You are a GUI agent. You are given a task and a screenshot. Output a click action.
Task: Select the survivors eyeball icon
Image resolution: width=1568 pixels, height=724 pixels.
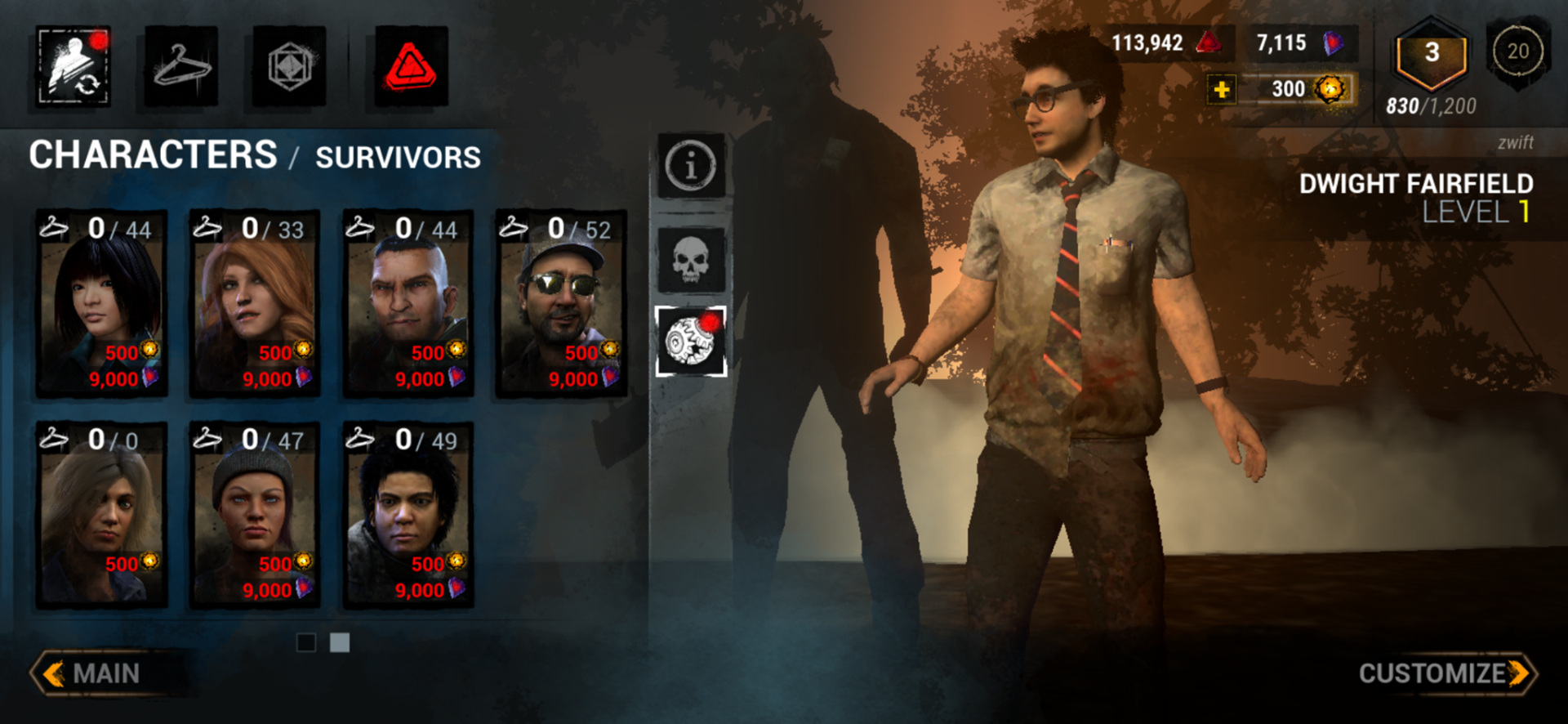(691, 342)
